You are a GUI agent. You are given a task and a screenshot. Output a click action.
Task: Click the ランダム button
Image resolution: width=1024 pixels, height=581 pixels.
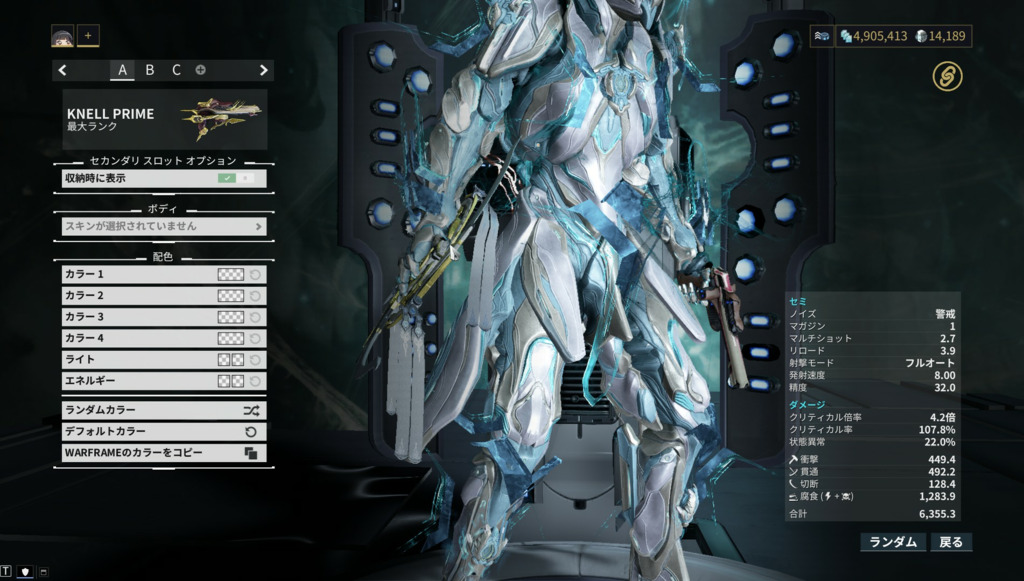tap(893, 542)
